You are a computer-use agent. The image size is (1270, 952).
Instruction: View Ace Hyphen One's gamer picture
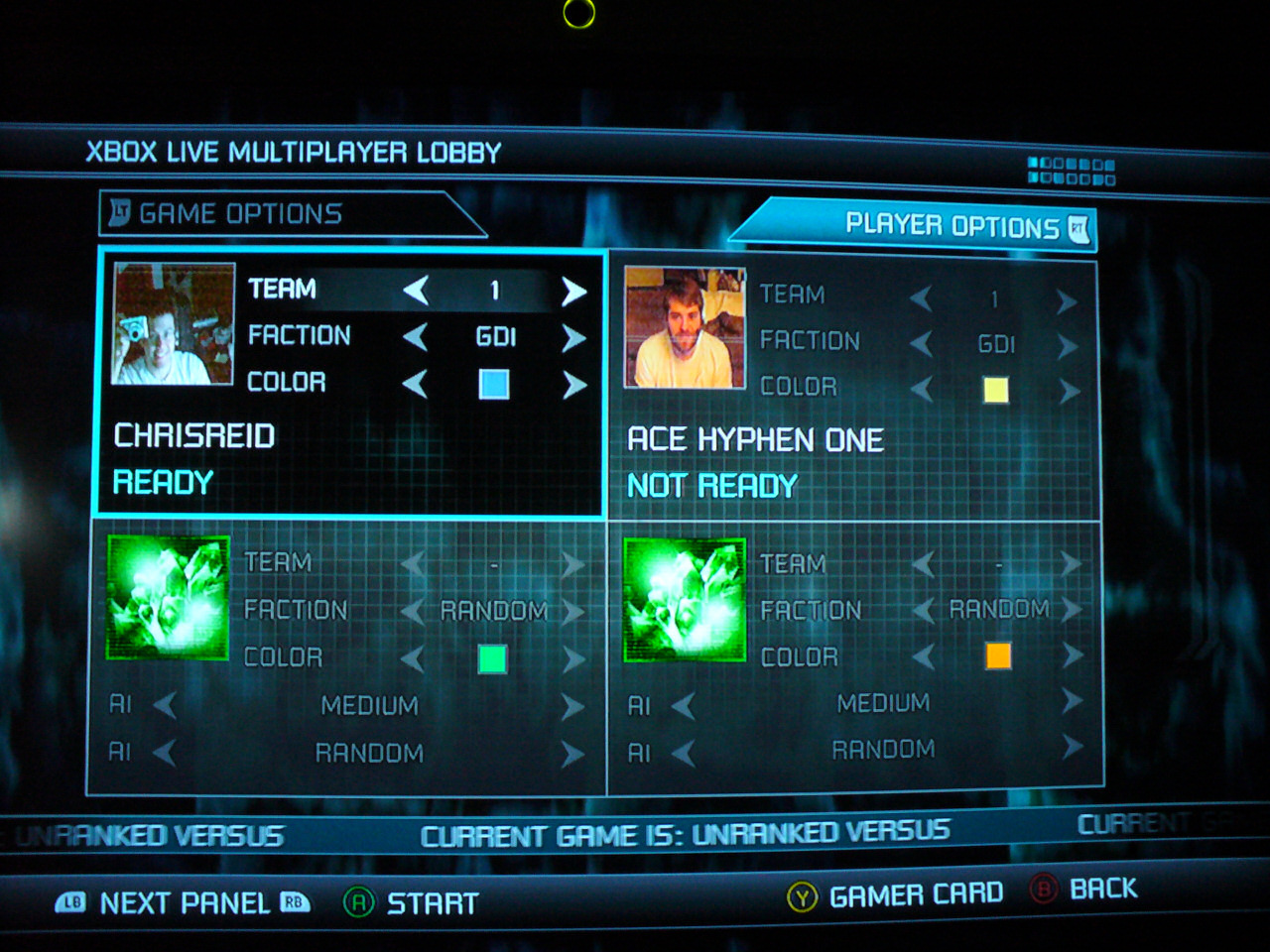[685, 327]
